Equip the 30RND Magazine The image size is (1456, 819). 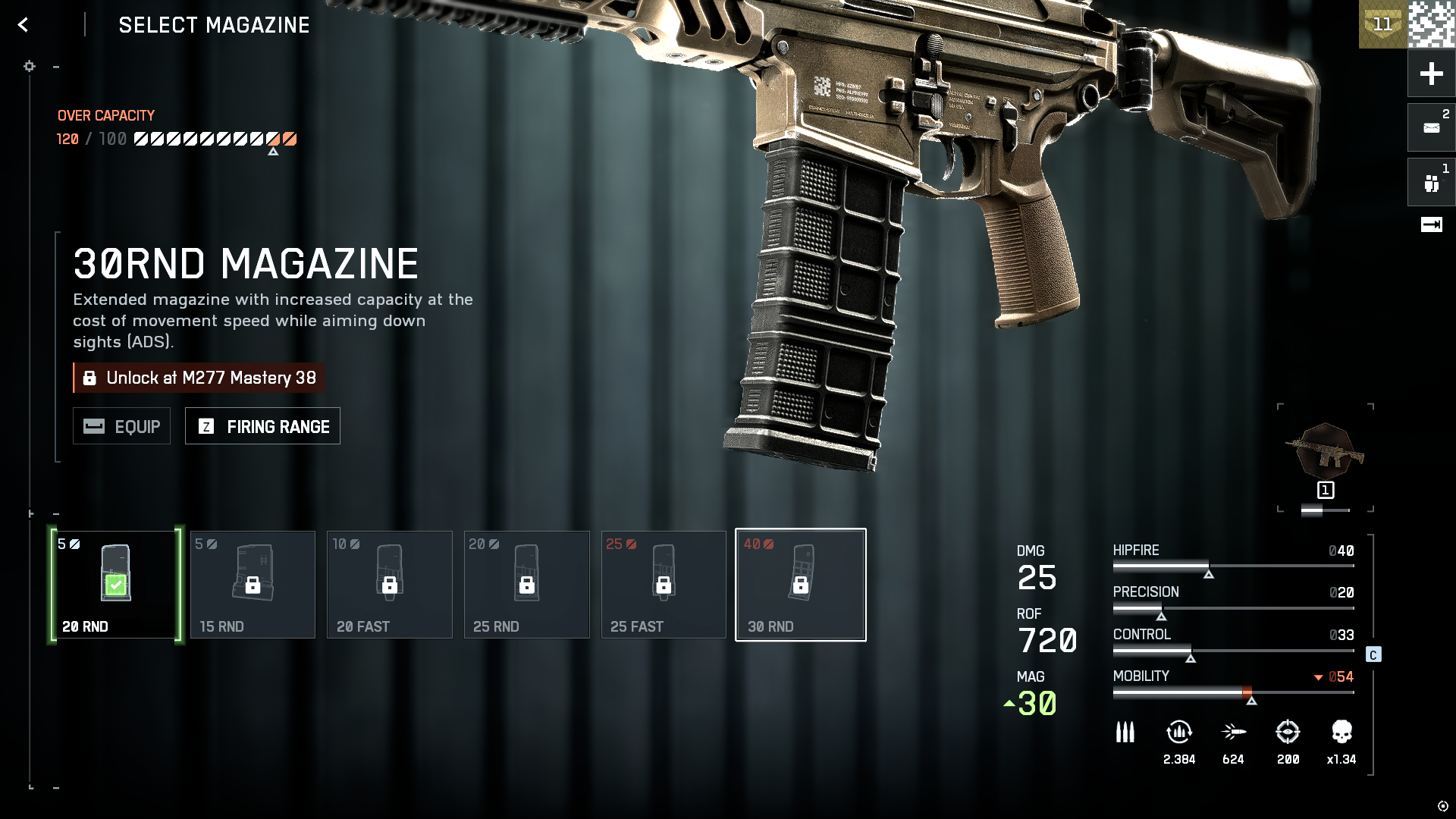click(121, 426)
